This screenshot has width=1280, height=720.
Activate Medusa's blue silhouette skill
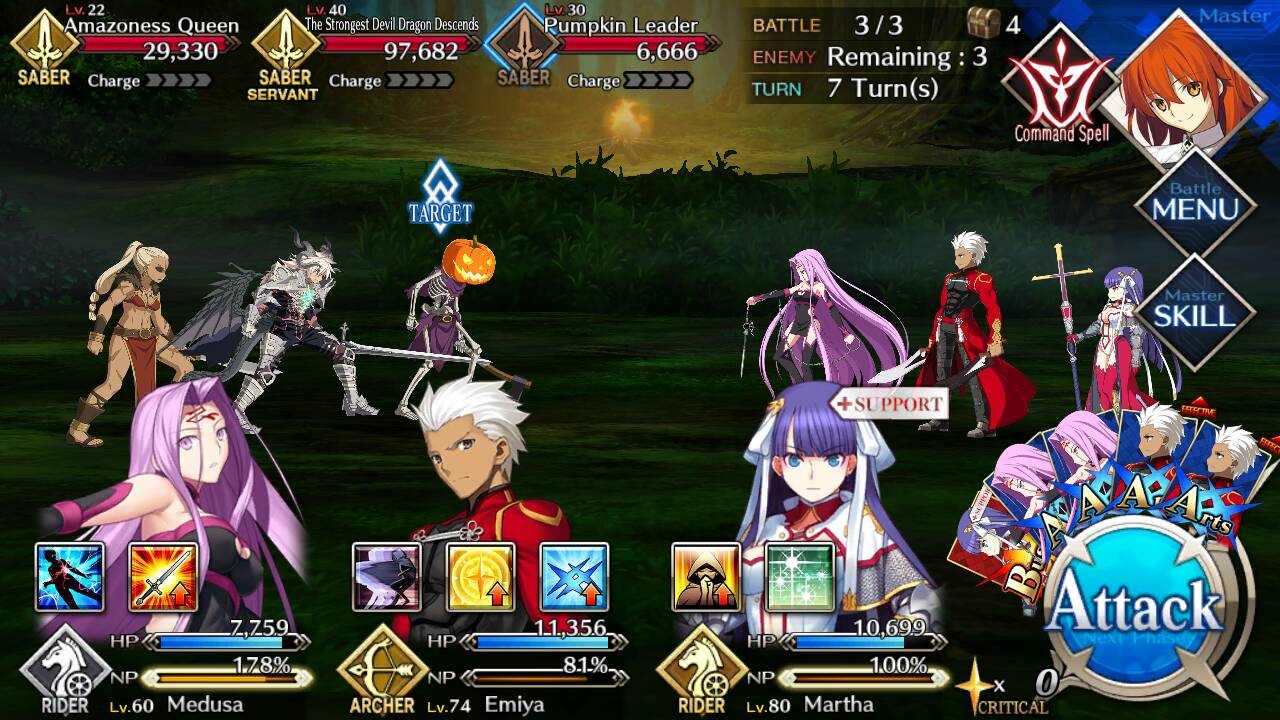[x=70, y=577]
